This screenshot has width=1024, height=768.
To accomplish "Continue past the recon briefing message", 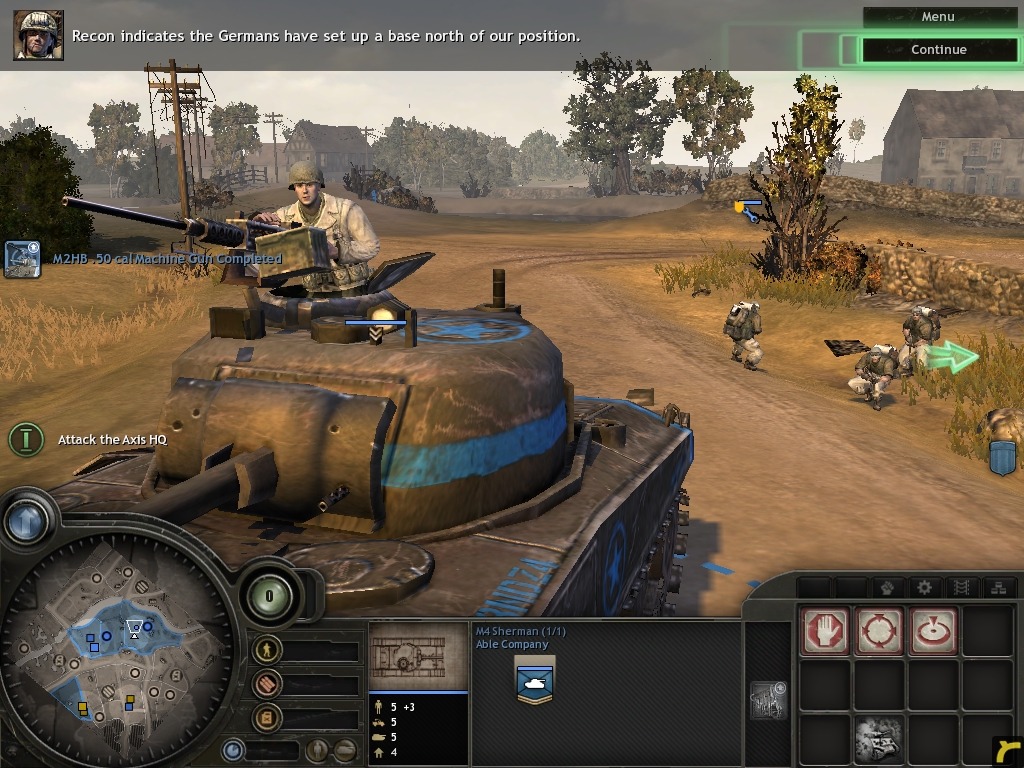I will tap(938, 50).
